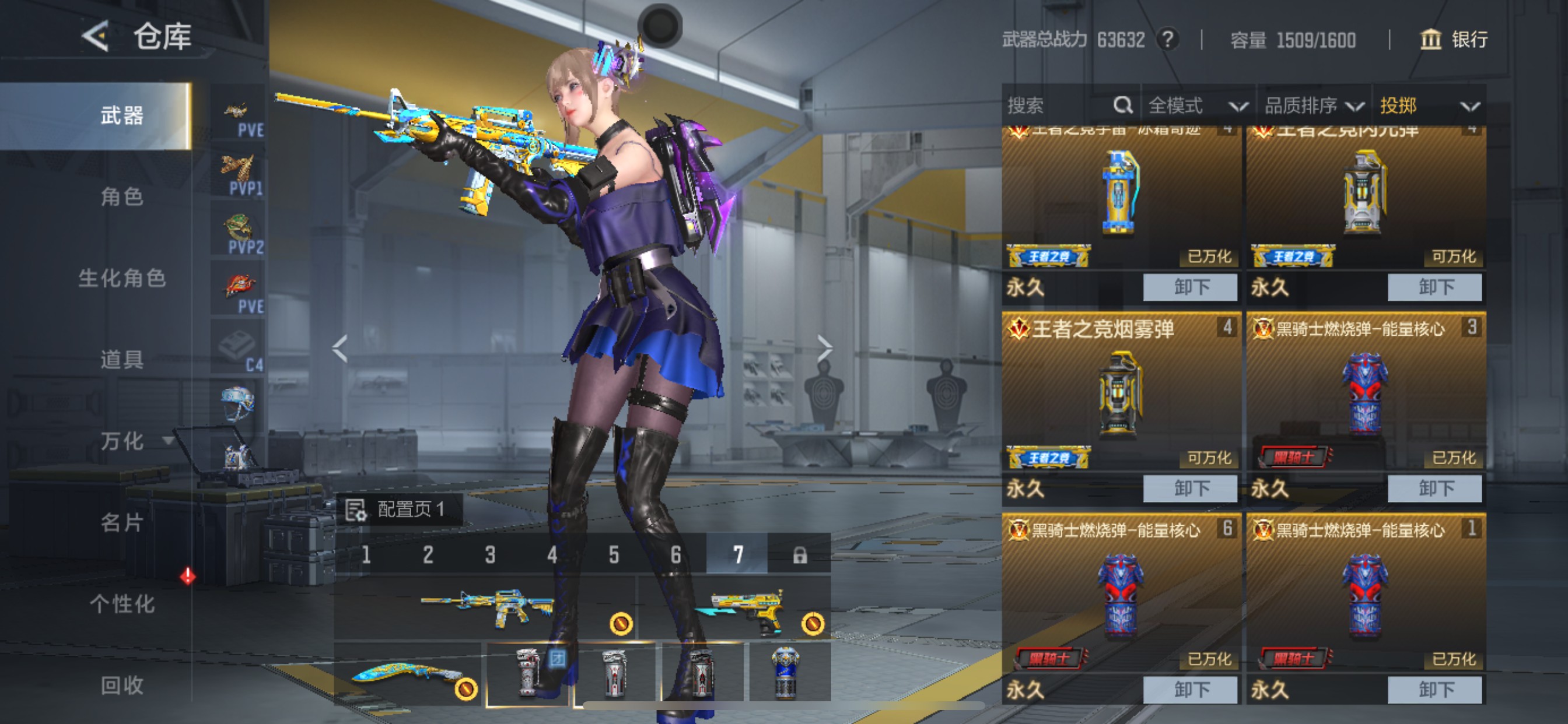
Task: Select the equipped knife melee slot
Action: pyautogui.click(x=408, y=673)
